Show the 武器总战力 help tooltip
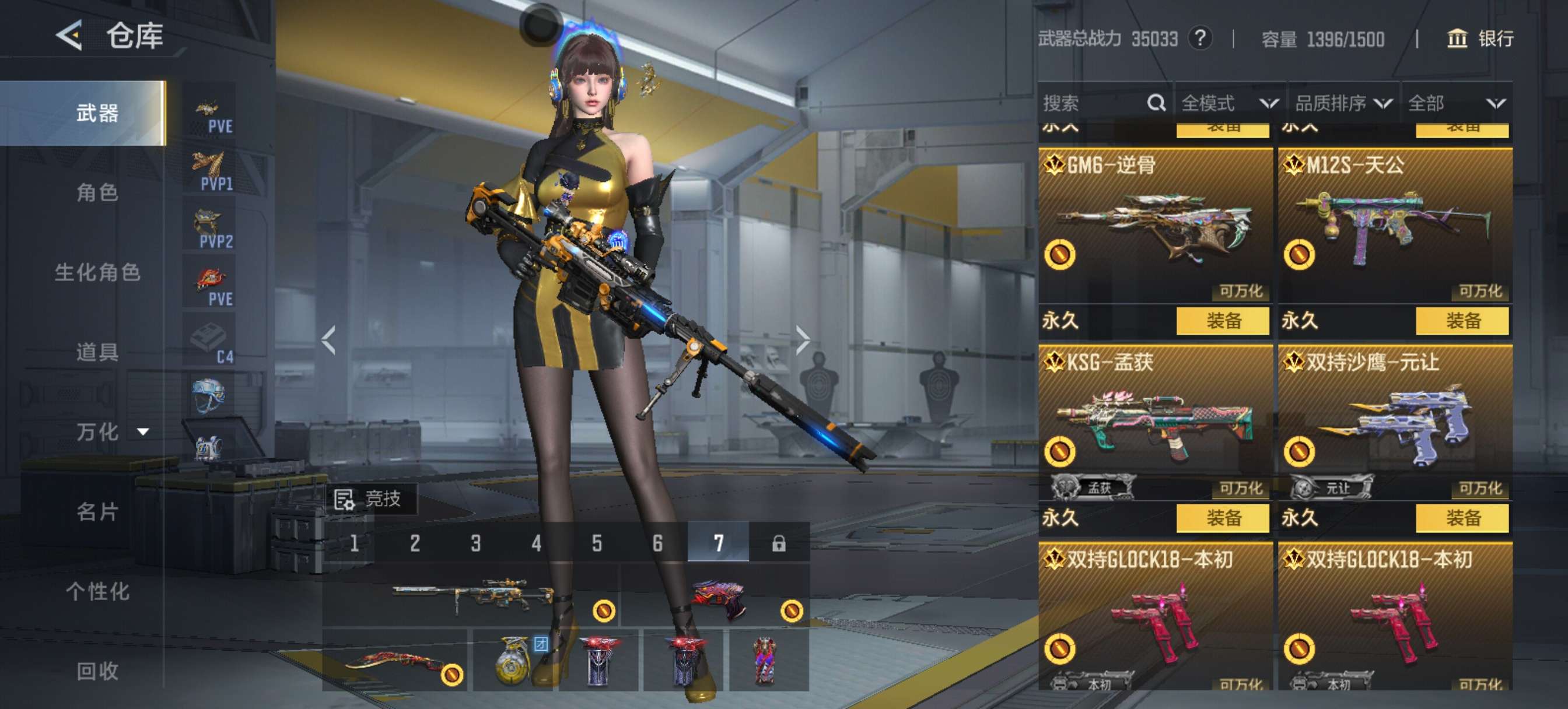1568x709 pixels. [1200, 39]
